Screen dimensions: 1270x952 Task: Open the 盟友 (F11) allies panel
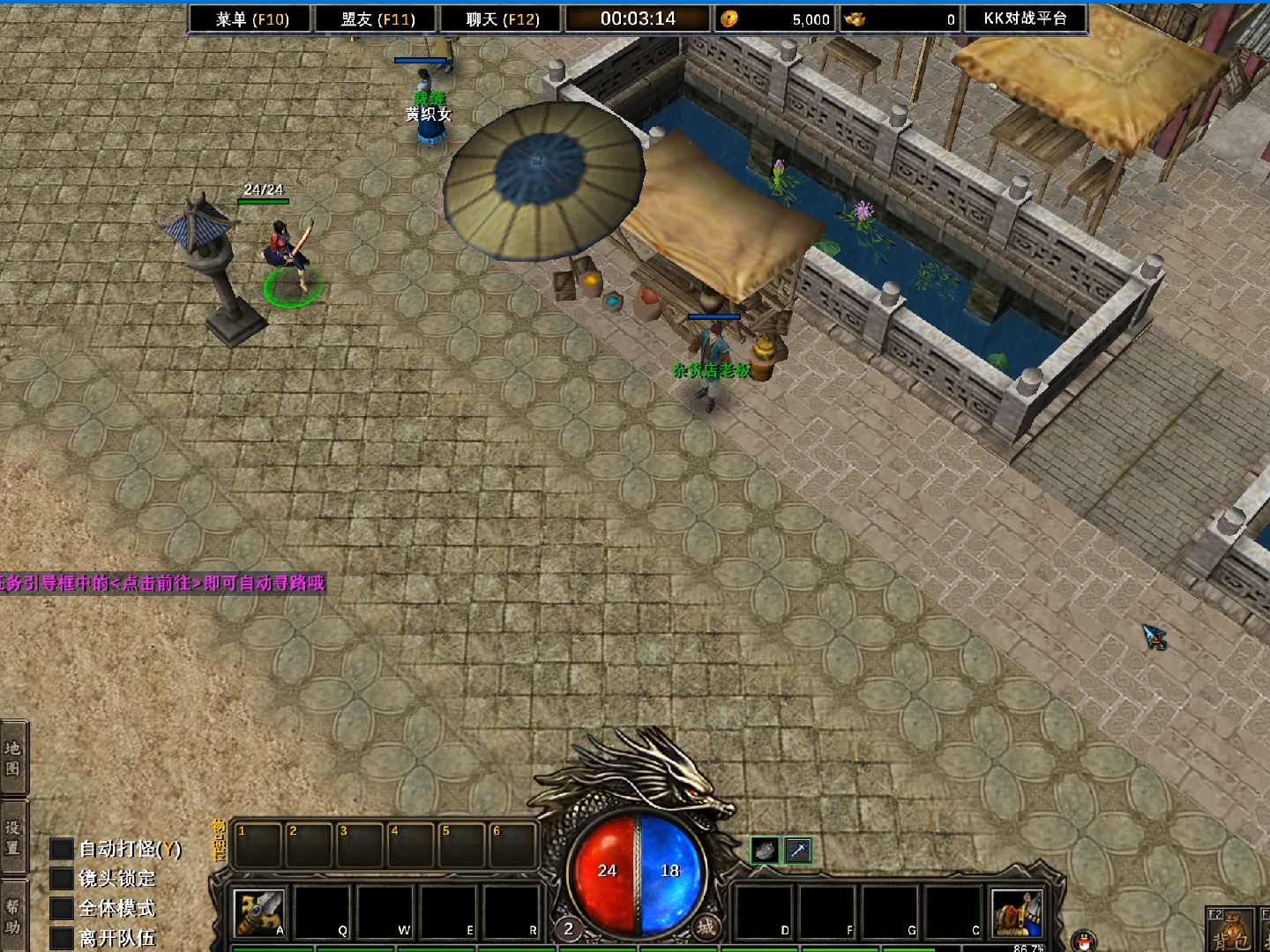[377, 19]
